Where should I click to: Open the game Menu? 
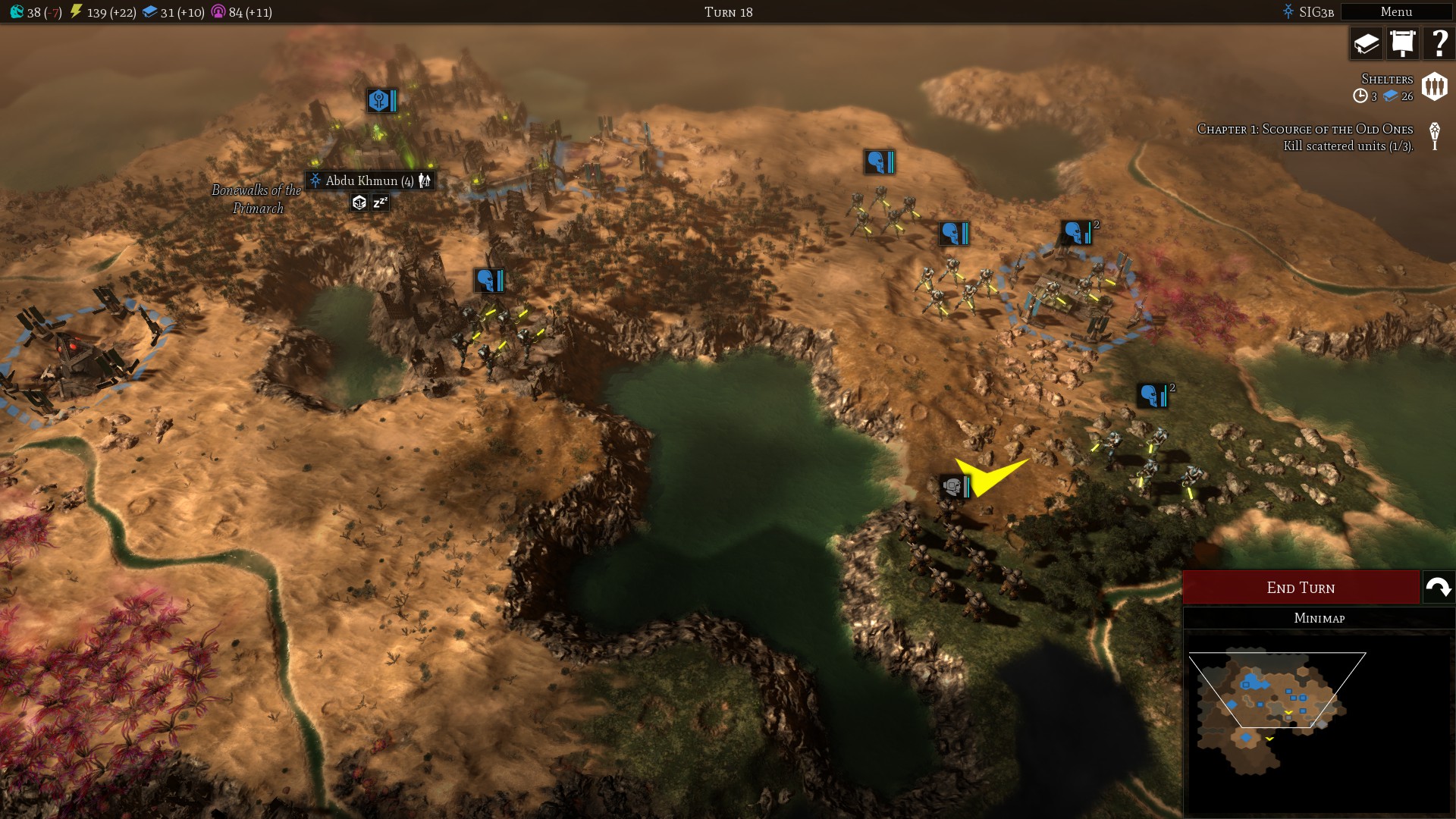tap(1395, 12)
